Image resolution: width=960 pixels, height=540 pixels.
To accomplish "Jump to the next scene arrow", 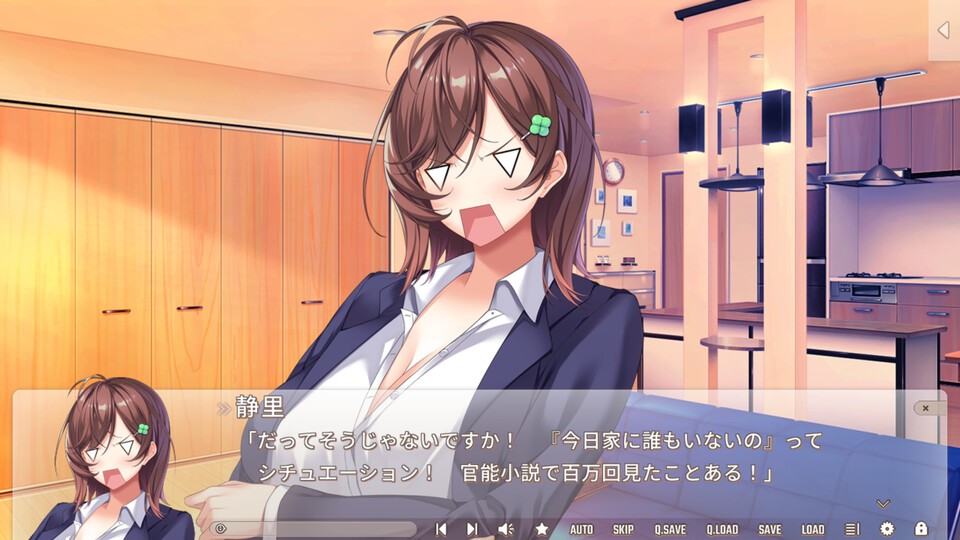I will click(472, 529).
